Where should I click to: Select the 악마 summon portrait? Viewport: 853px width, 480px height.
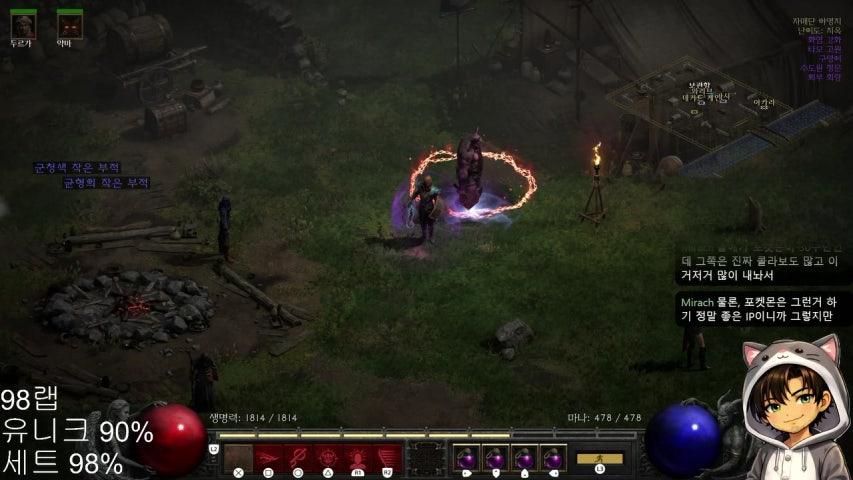(69, 24)
